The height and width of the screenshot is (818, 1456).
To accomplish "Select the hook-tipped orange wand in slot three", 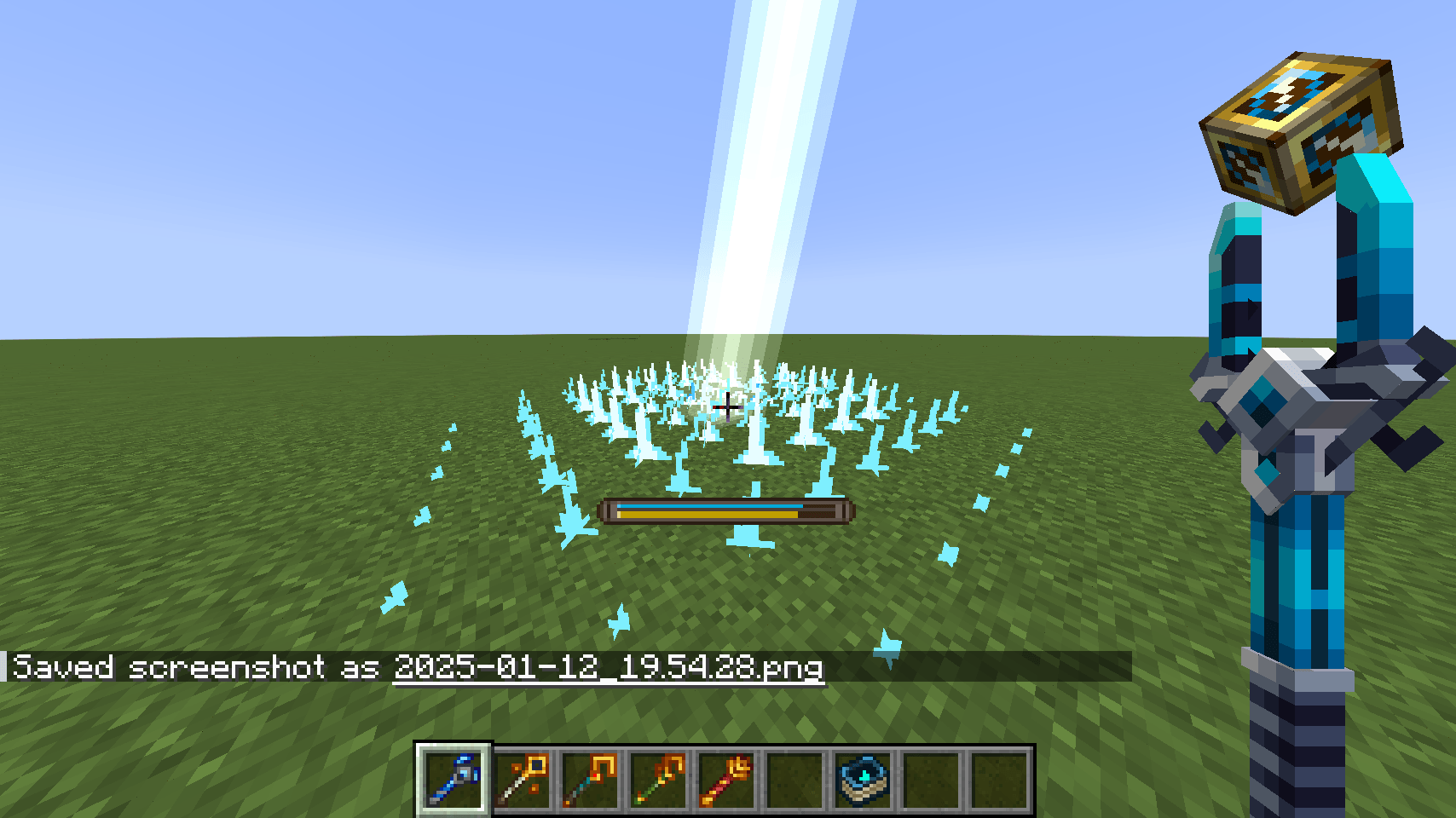I will coord(592,780).
